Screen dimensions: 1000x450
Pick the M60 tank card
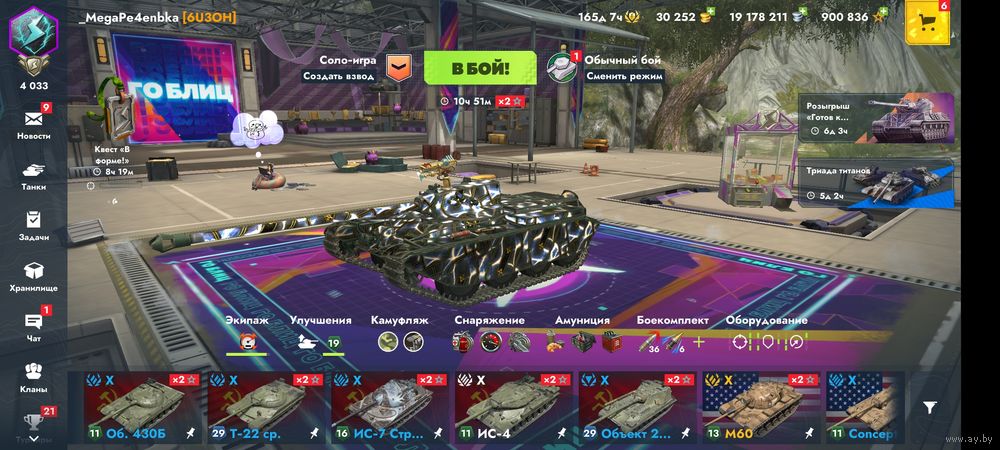759,407
